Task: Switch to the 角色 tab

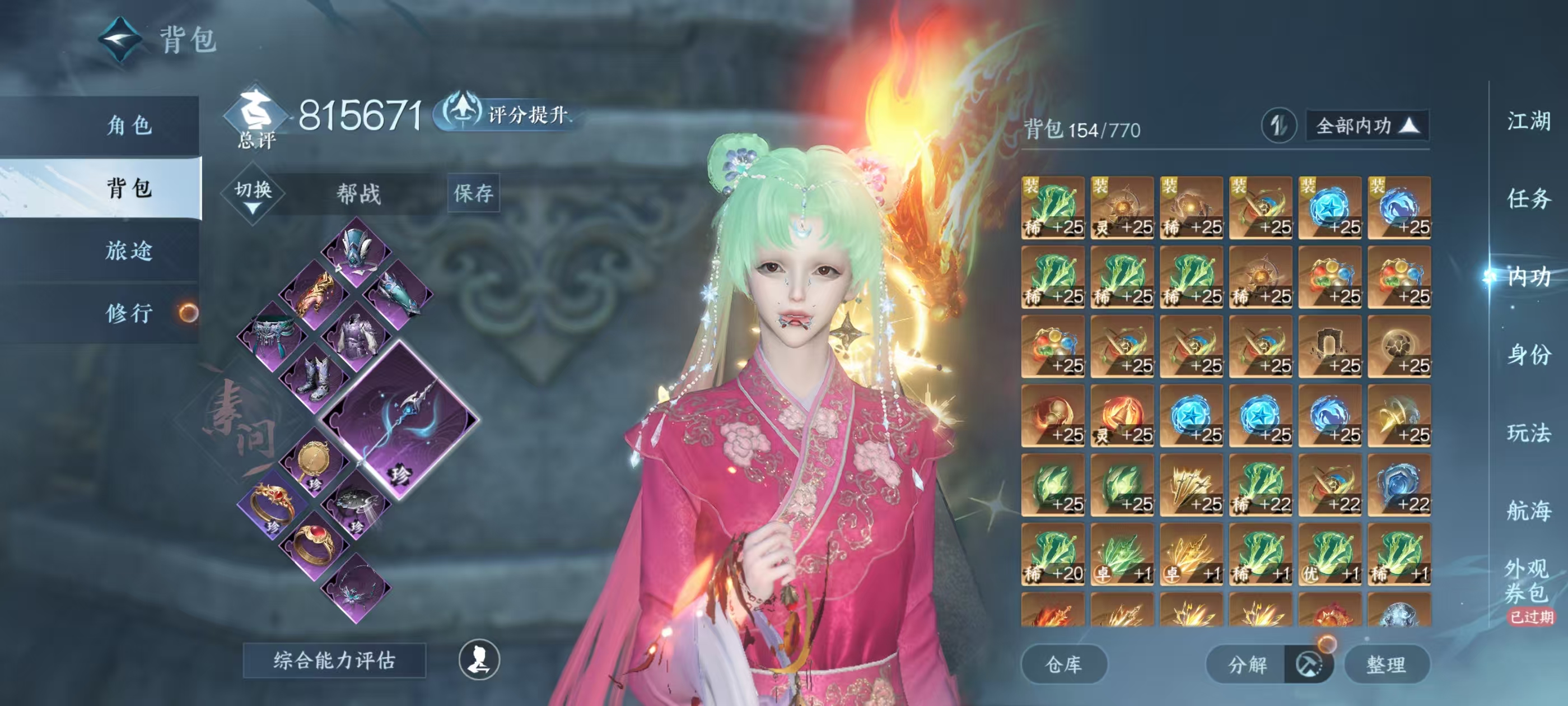Action: pos(129,126)
